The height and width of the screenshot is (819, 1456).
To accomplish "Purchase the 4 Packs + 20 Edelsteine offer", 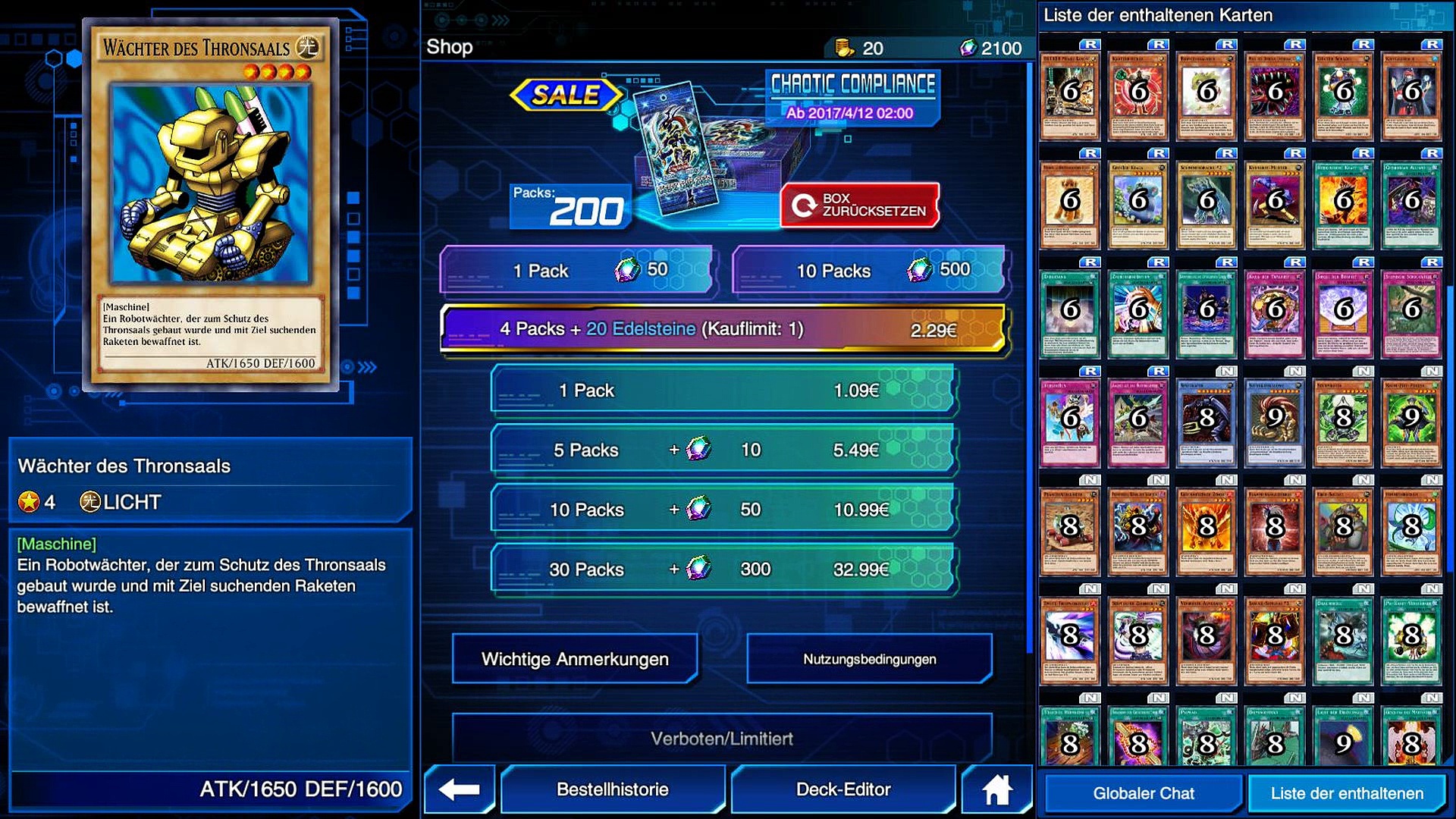I will (x=723, y=329).
